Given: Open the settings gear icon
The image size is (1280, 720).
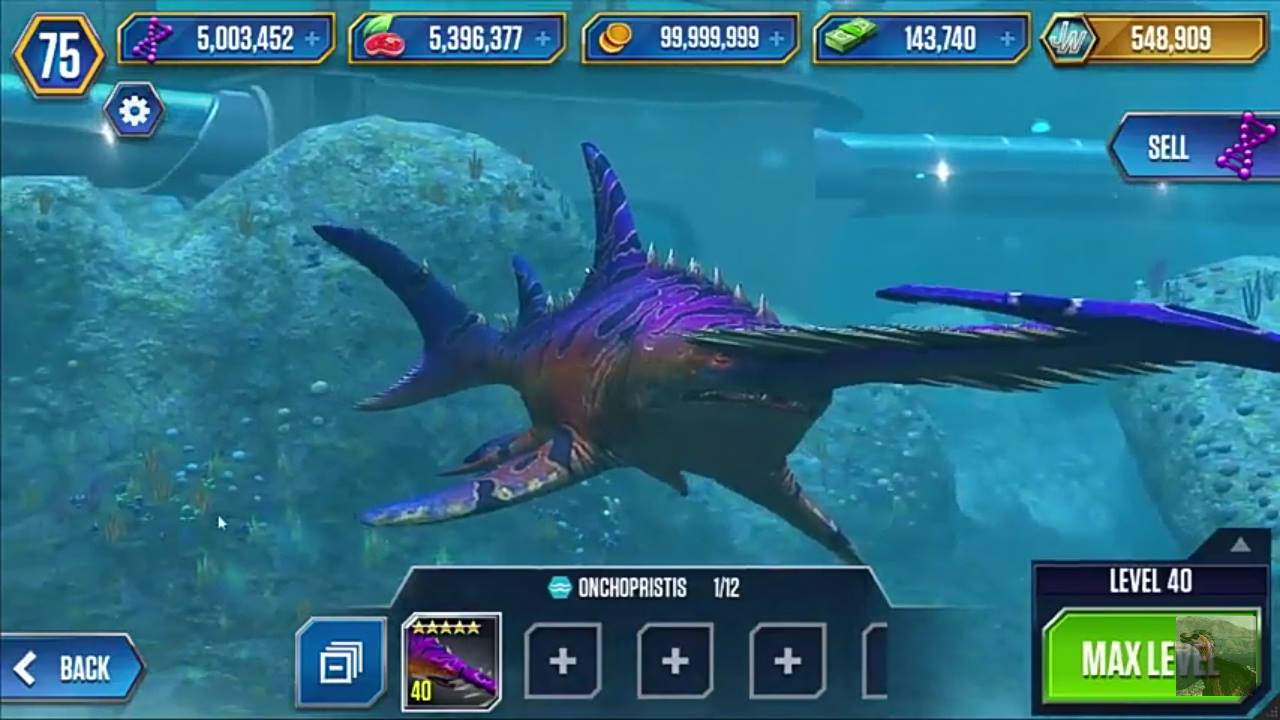Looking at the screenshot, I should [x=134, y=111].
